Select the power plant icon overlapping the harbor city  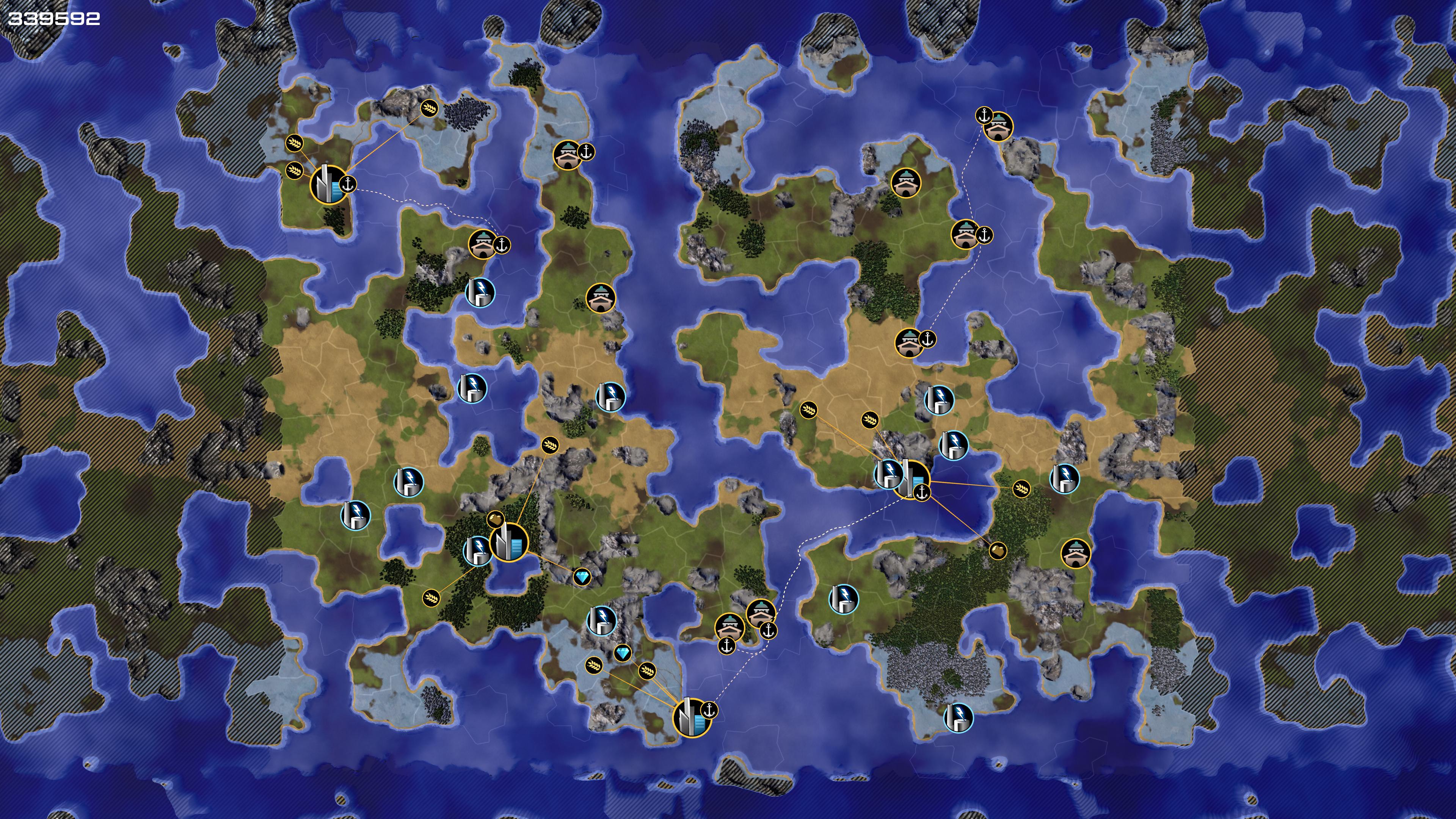(888, 472)
